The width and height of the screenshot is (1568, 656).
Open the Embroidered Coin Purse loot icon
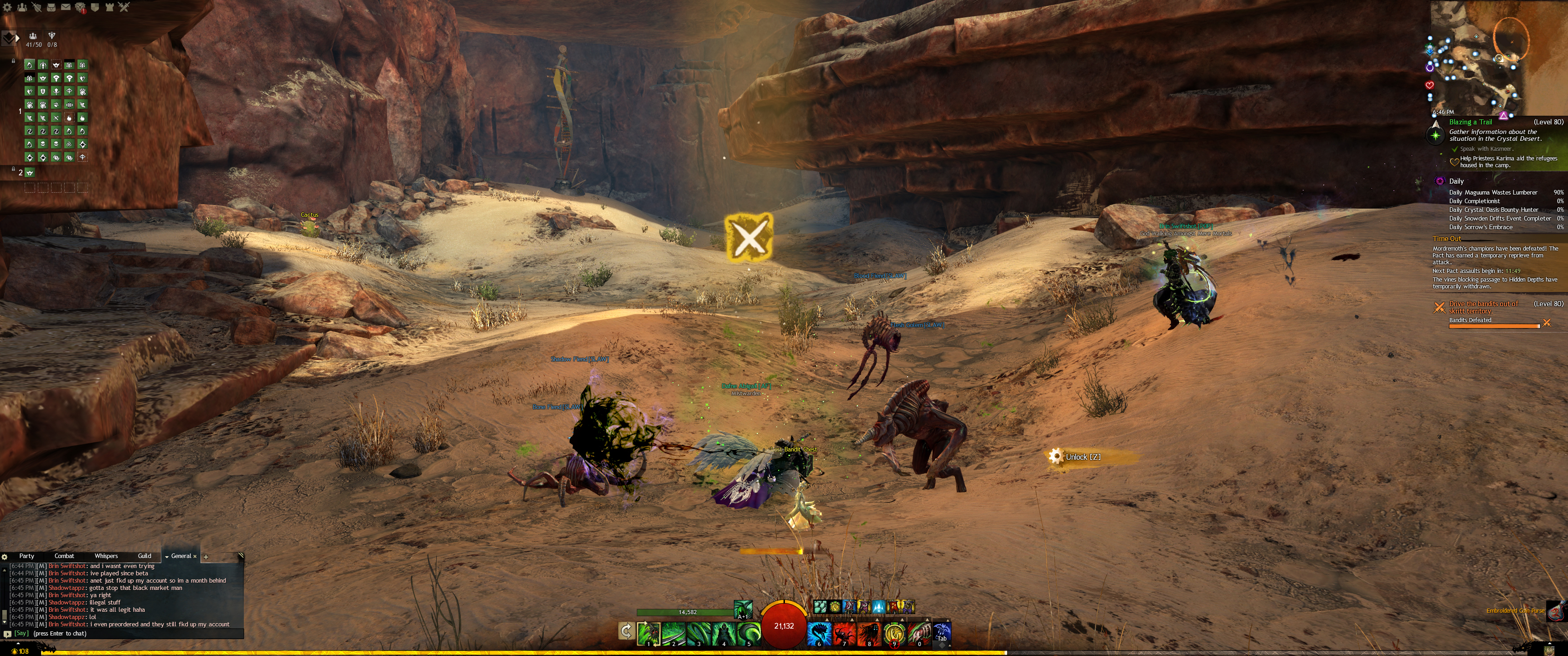pos(1554,610)
